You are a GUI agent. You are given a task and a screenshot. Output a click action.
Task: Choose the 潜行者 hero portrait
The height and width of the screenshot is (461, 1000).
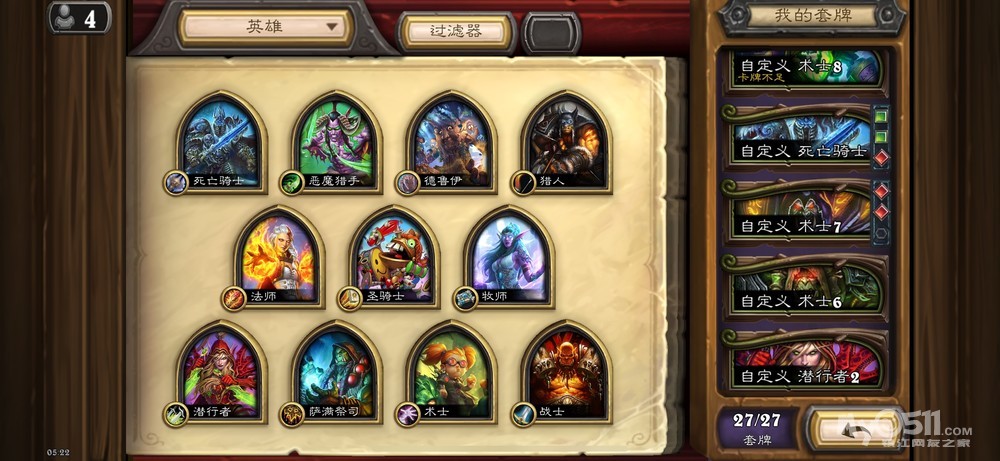[x=221, y=372]
